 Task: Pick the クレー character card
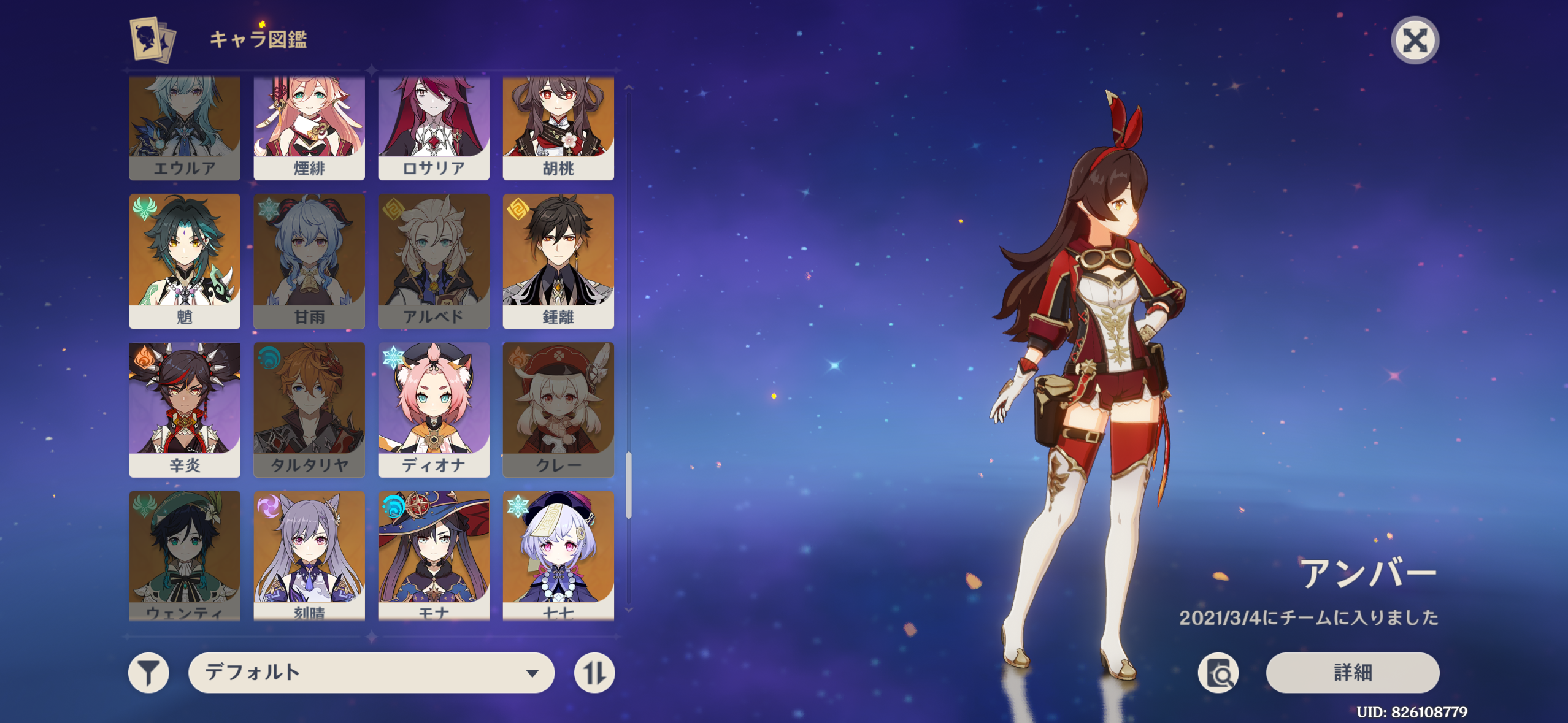558,409
